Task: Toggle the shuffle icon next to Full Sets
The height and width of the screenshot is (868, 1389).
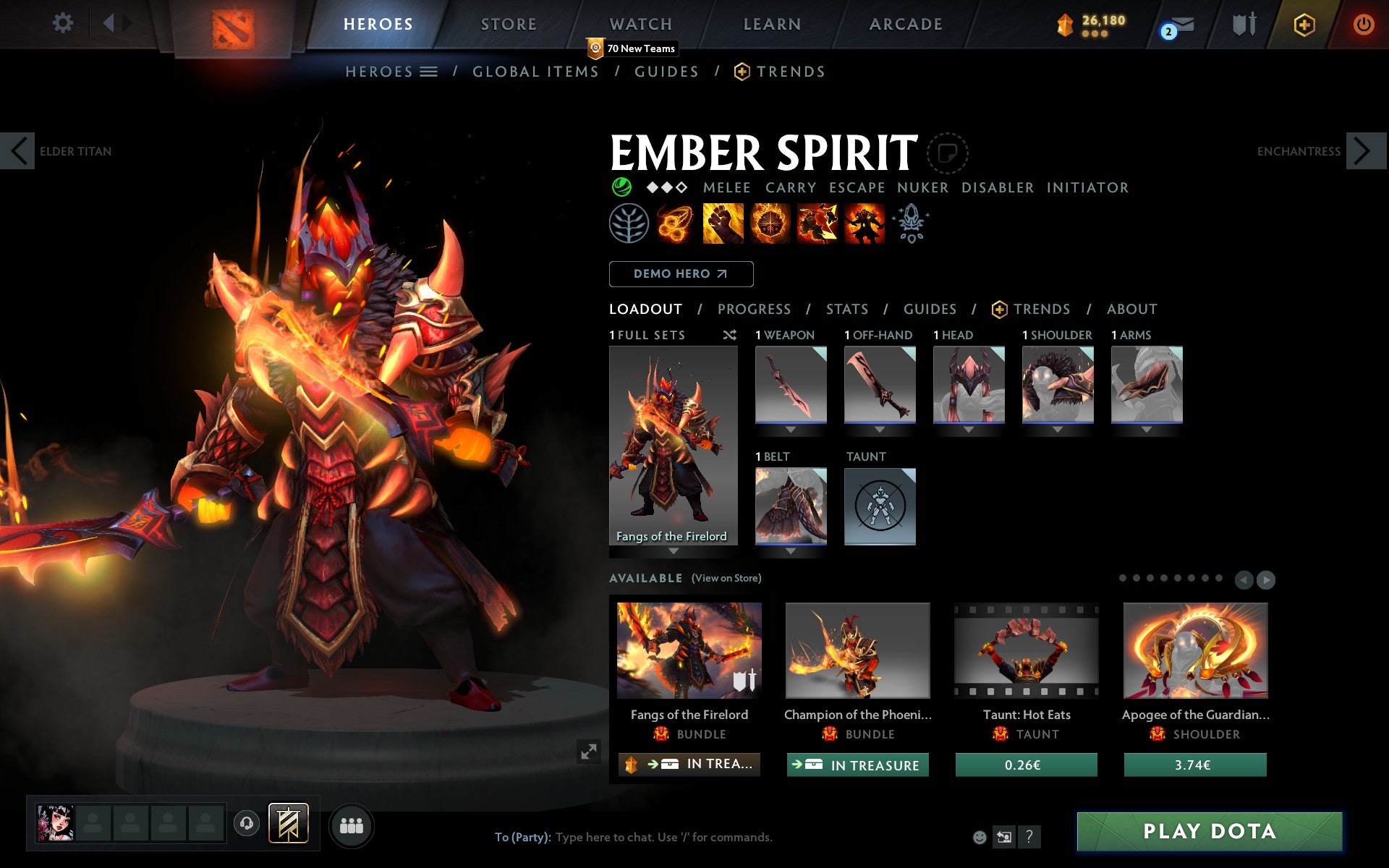Action: point(729,335)
